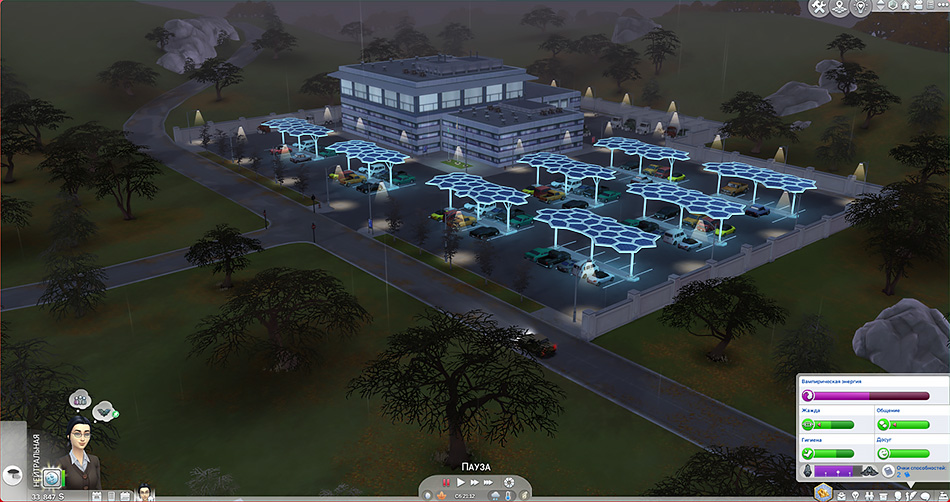
Task: Open Build Mode with the tools icon
Action: pyautogui.click(x=820, y=8)
